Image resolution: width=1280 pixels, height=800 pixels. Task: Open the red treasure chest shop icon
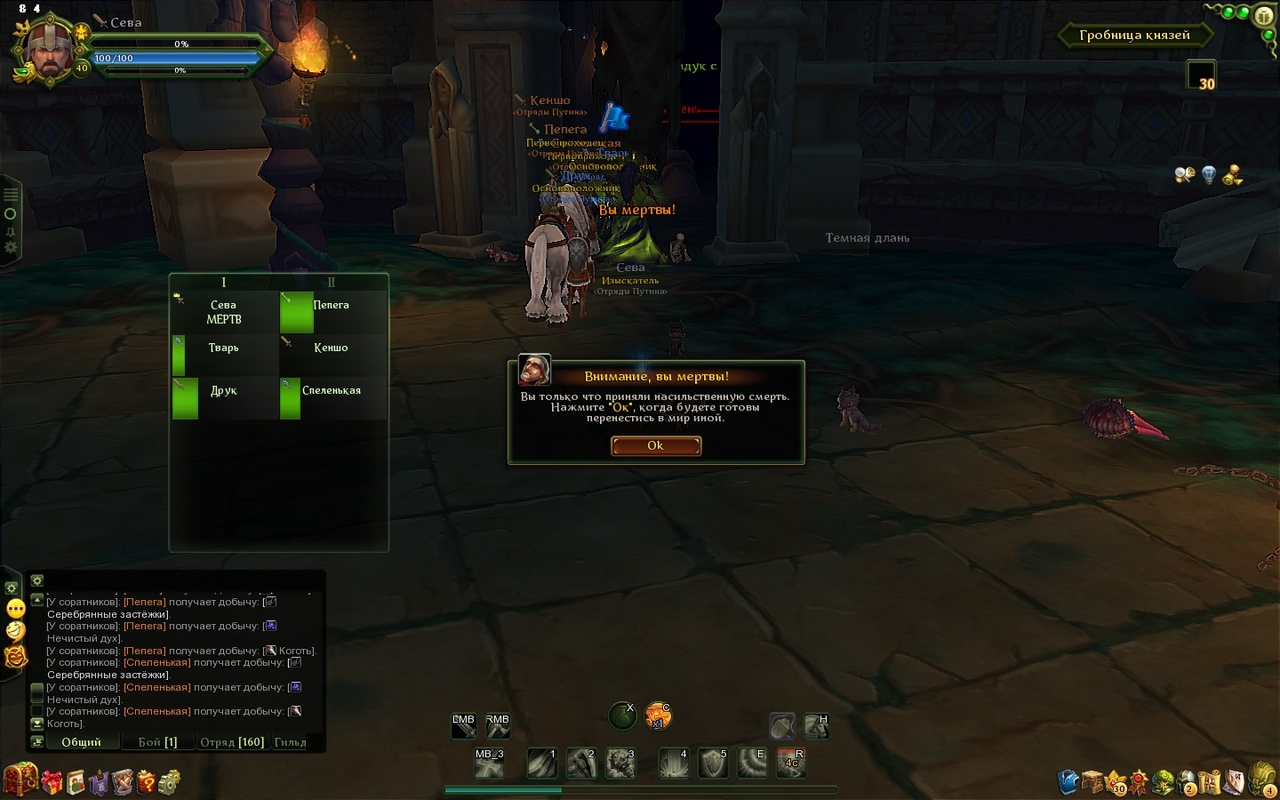pos(20,779)
